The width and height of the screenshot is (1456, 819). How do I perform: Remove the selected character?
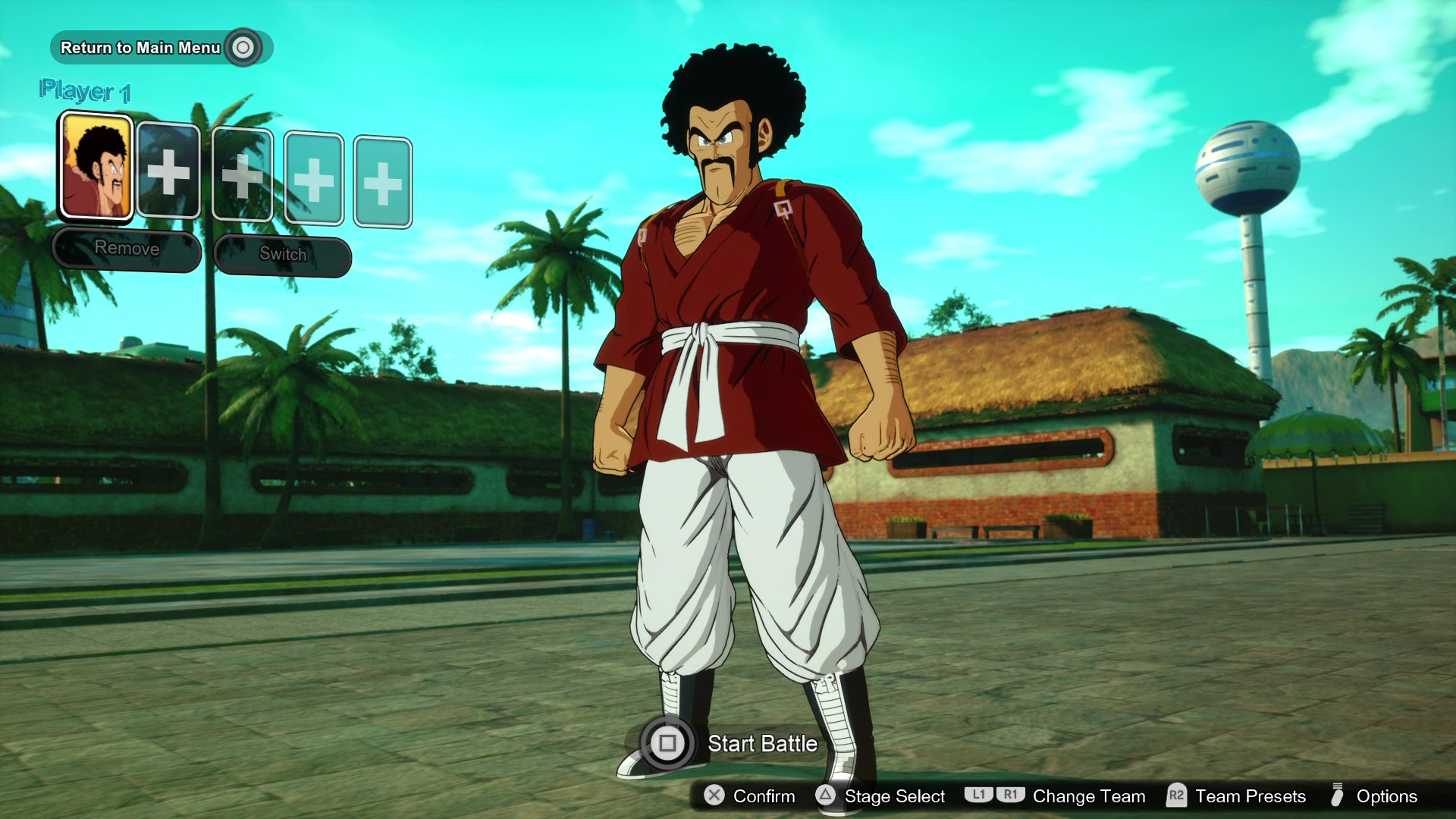(126, 249)
